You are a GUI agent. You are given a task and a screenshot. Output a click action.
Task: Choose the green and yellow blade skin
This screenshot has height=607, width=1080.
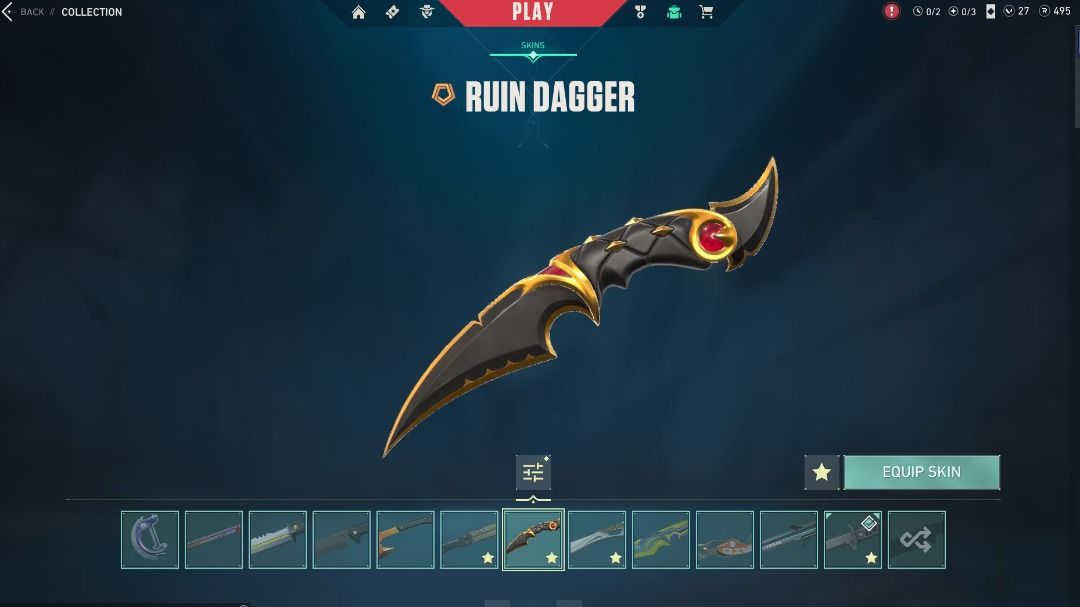(661, 540)
